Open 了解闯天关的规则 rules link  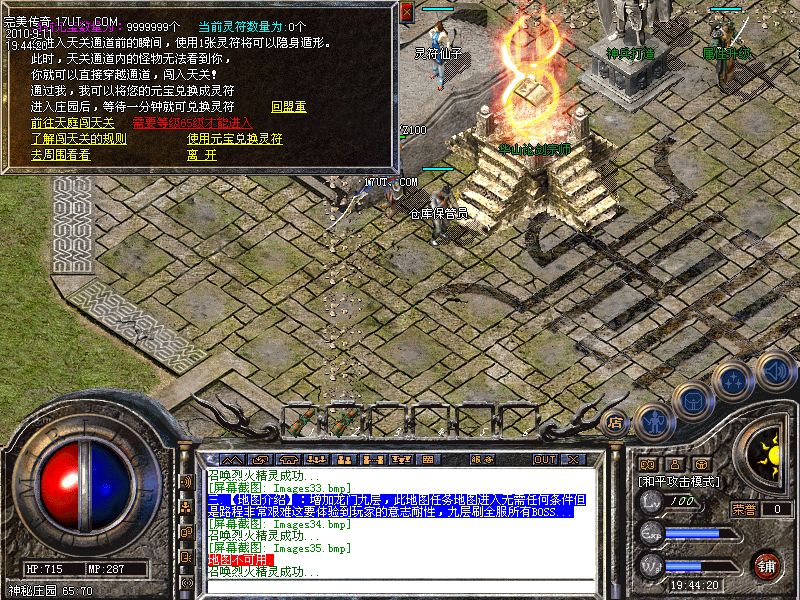78,139
